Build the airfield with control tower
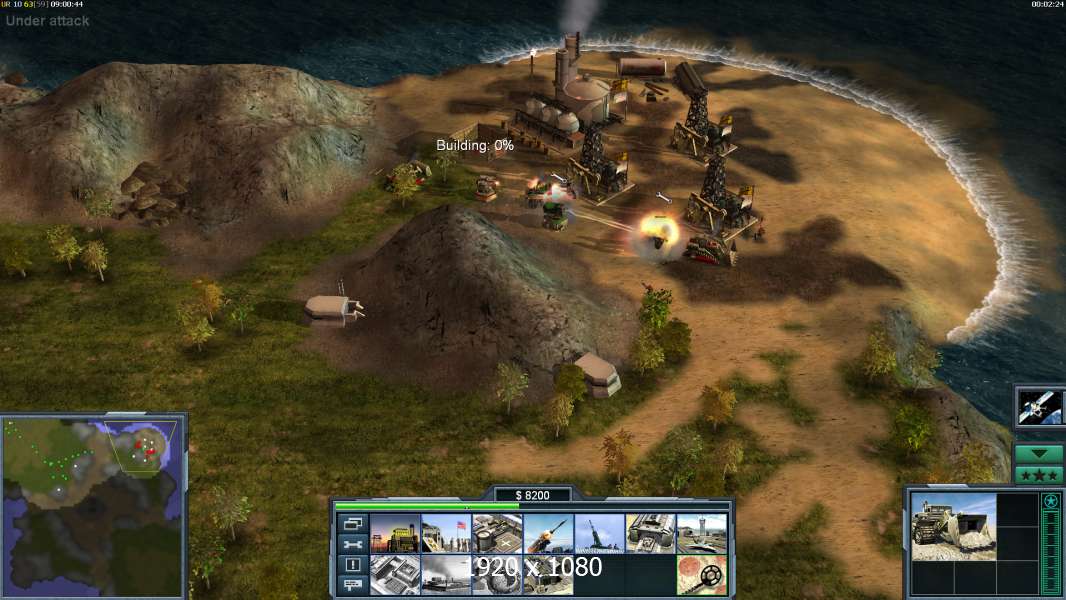Image resolution: width=1066 pixels, height=600 pixels. tap(702, 534)
